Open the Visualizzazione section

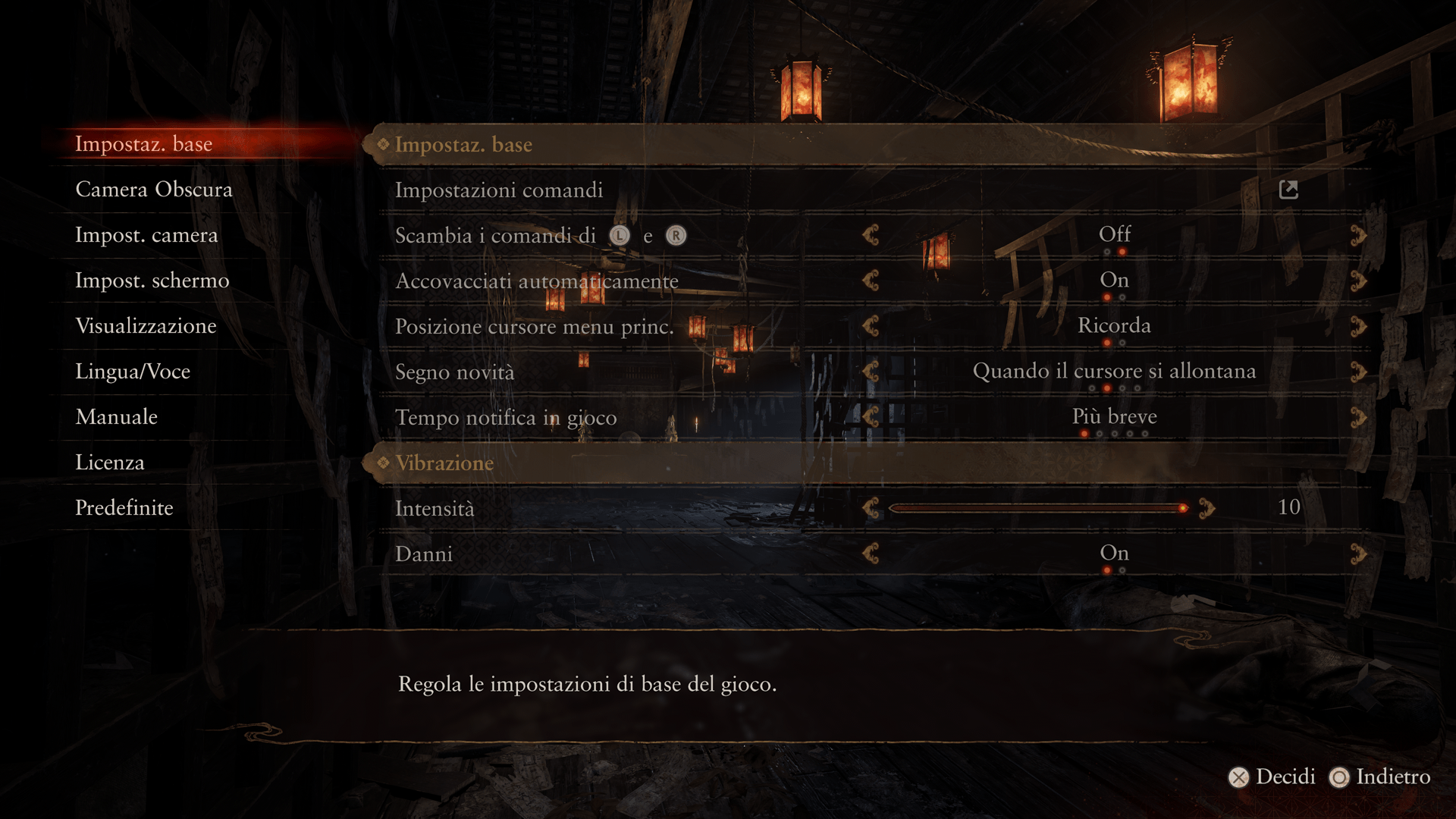pos(146,326)
